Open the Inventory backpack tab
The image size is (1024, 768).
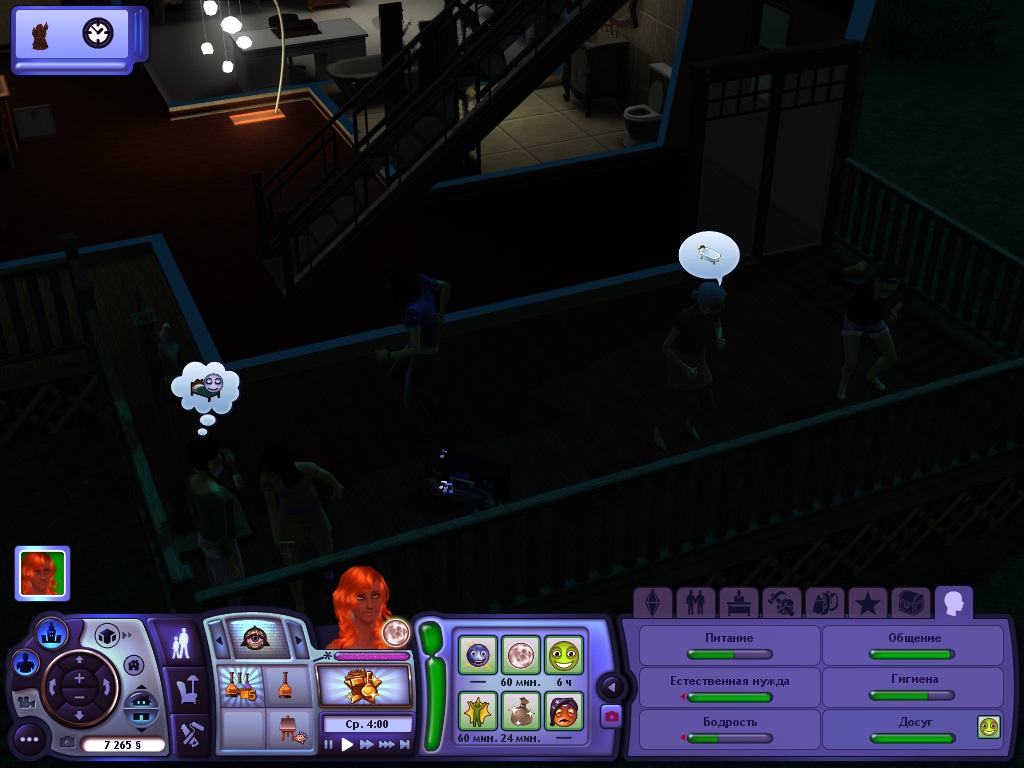pyautogui.click(x=824, y=602)
